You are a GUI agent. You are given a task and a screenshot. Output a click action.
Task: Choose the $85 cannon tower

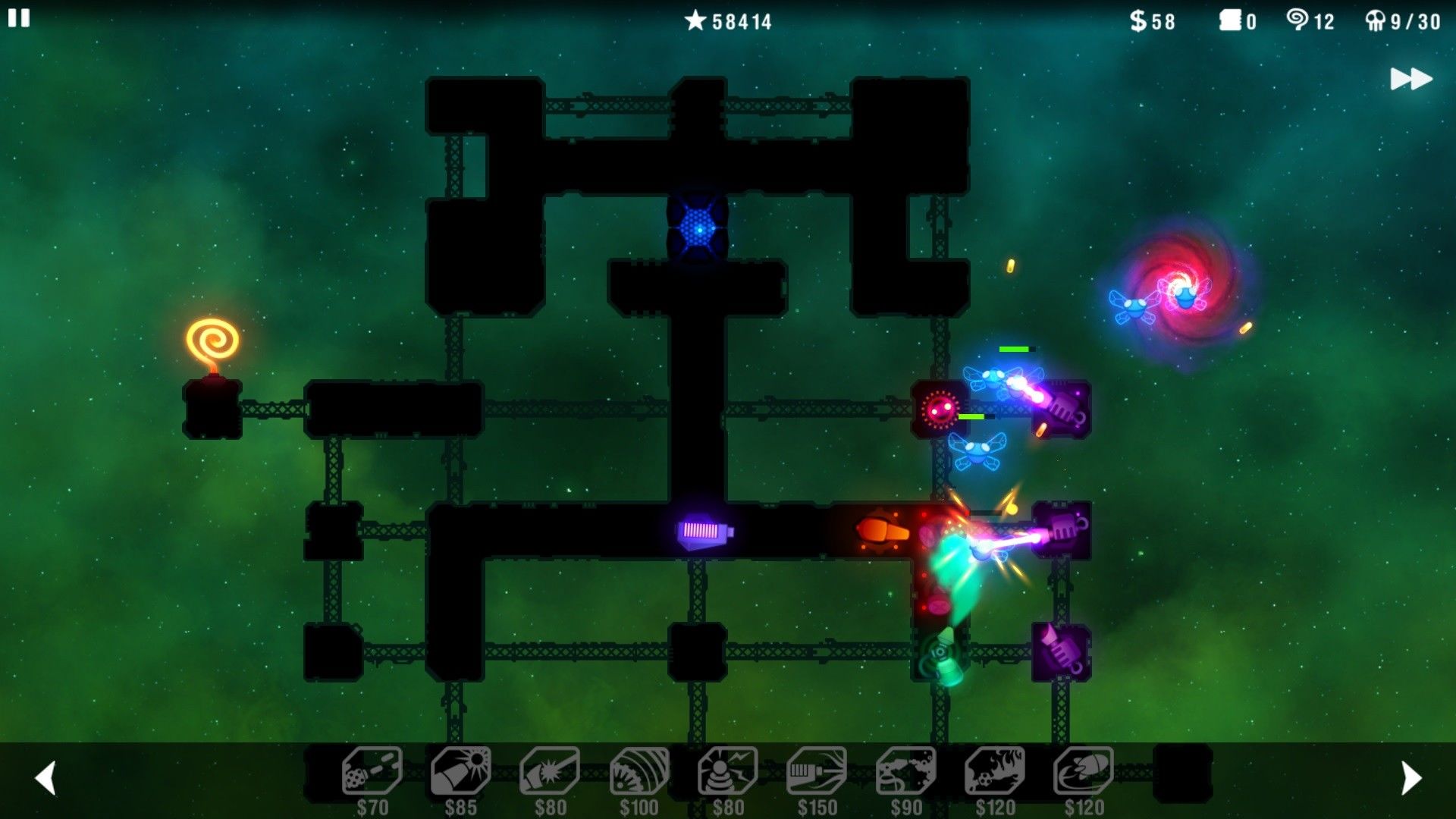(460, 771)
